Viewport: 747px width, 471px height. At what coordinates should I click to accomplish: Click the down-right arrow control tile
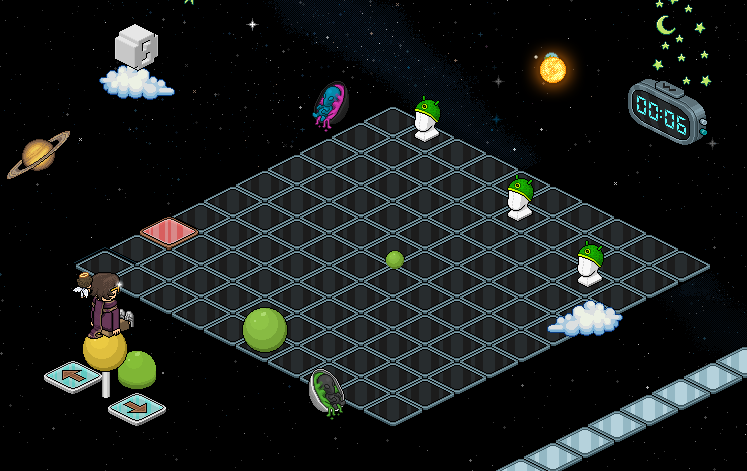[137, 408]
